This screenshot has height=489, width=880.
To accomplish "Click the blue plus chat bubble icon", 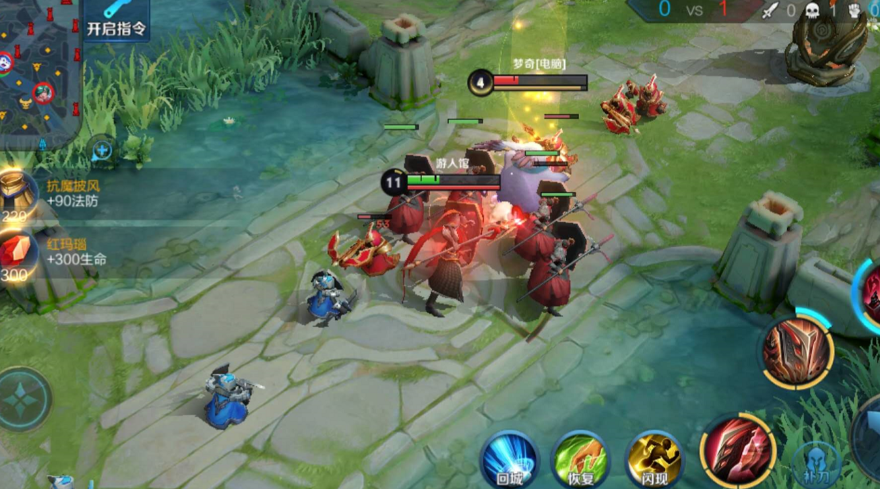I will tap(101, 151).
